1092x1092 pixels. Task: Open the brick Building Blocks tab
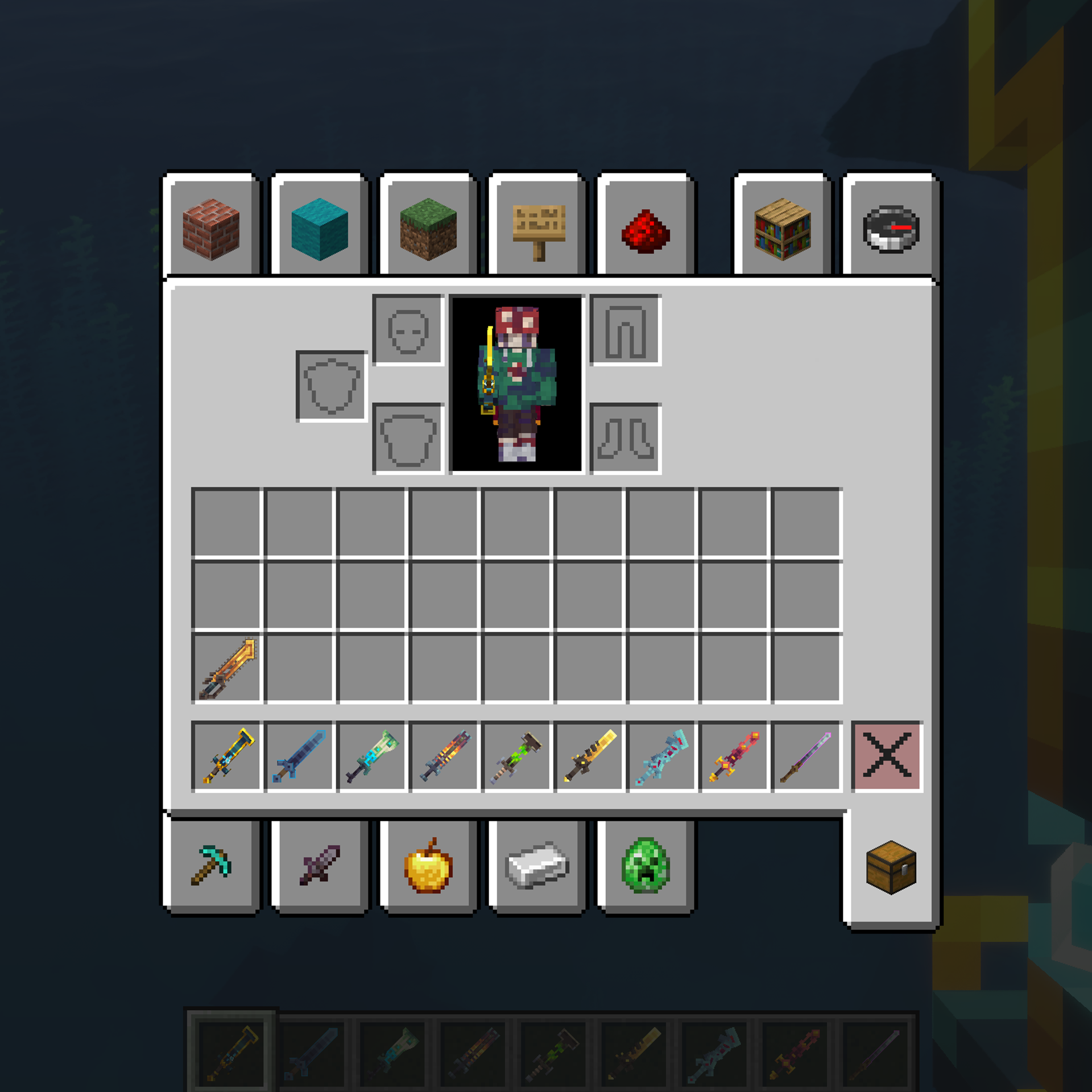click(x=211, y=229)
